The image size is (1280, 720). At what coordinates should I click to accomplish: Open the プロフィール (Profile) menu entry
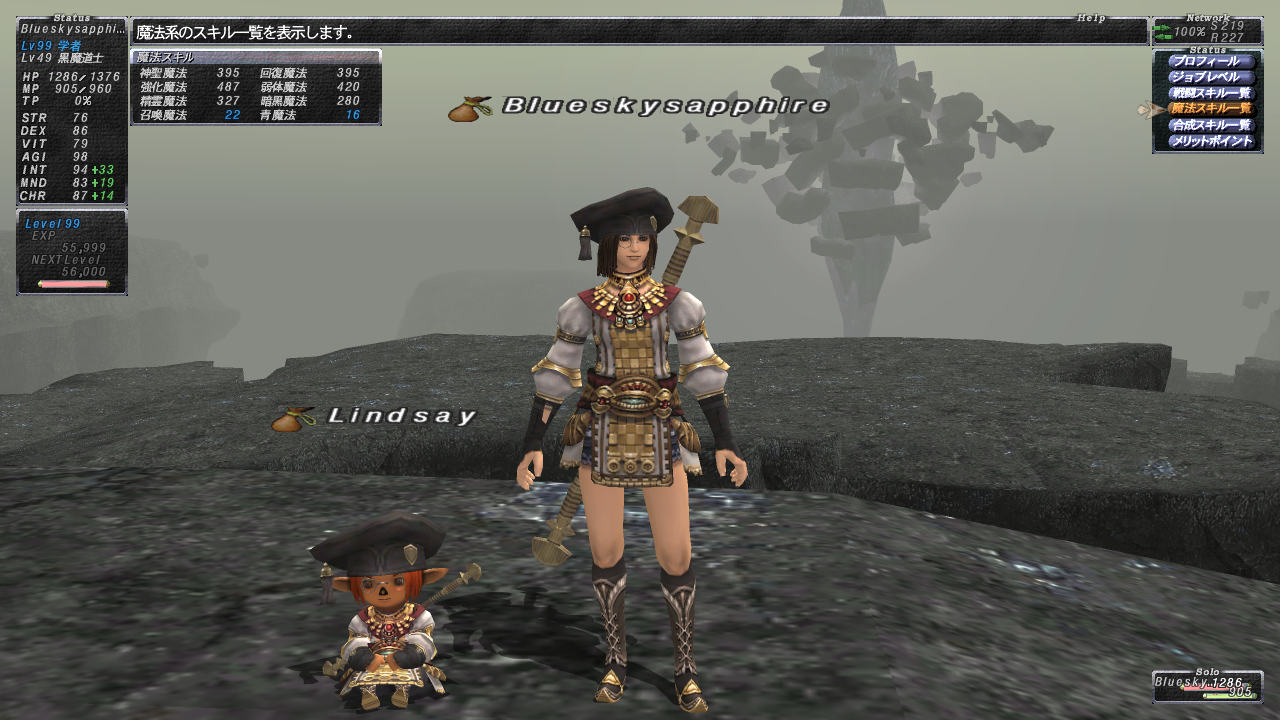click(1210, 62)
